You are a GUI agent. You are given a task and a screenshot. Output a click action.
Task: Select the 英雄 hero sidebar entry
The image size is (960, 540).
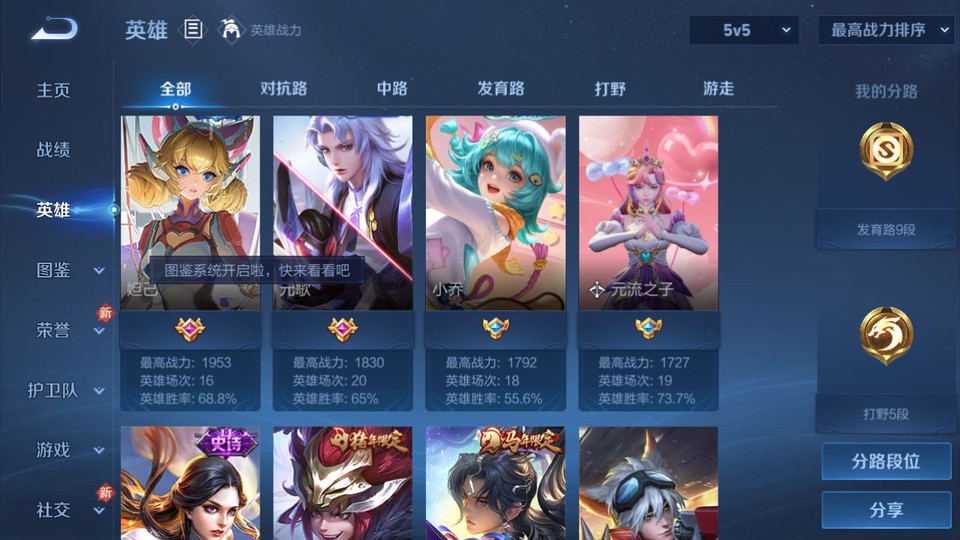pos(54,210)
